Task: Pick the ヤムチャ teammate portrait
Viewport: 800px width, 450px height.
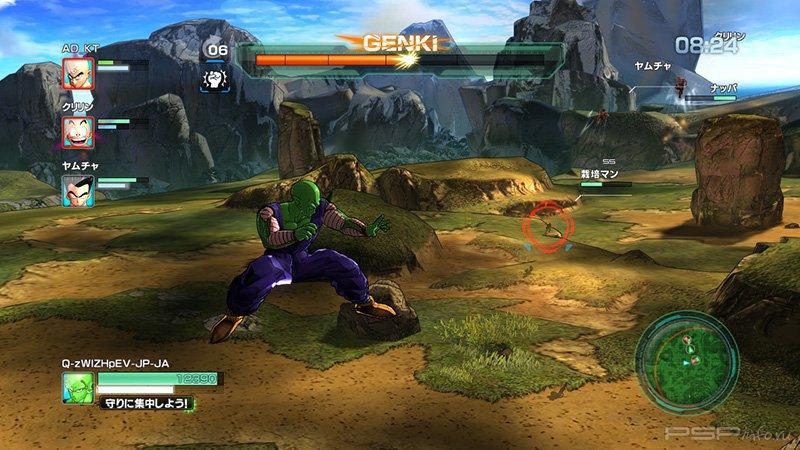Action: pos(78,190)
